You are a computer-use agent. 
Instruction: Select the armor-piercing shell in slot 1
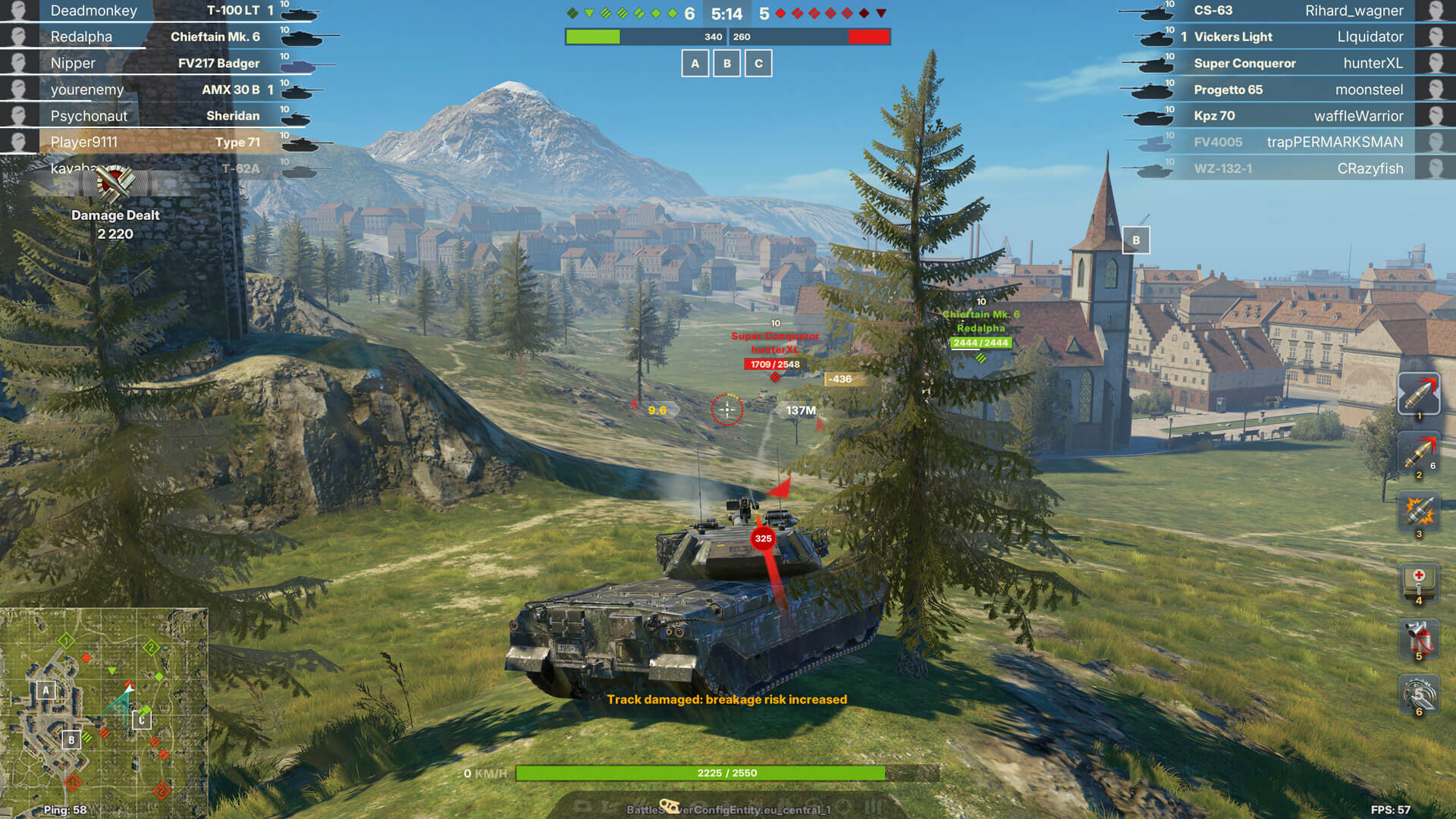click(1419, 394)
